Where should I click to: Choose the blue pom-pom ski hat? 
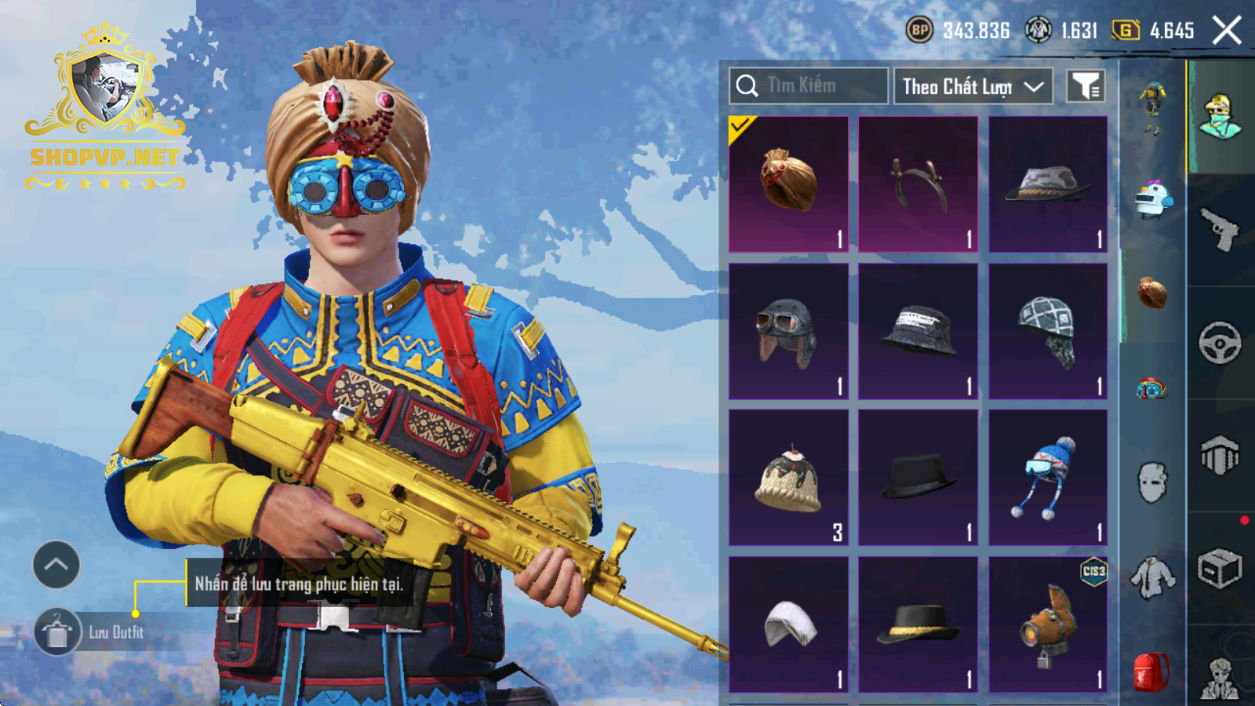tap(1047, 478)
